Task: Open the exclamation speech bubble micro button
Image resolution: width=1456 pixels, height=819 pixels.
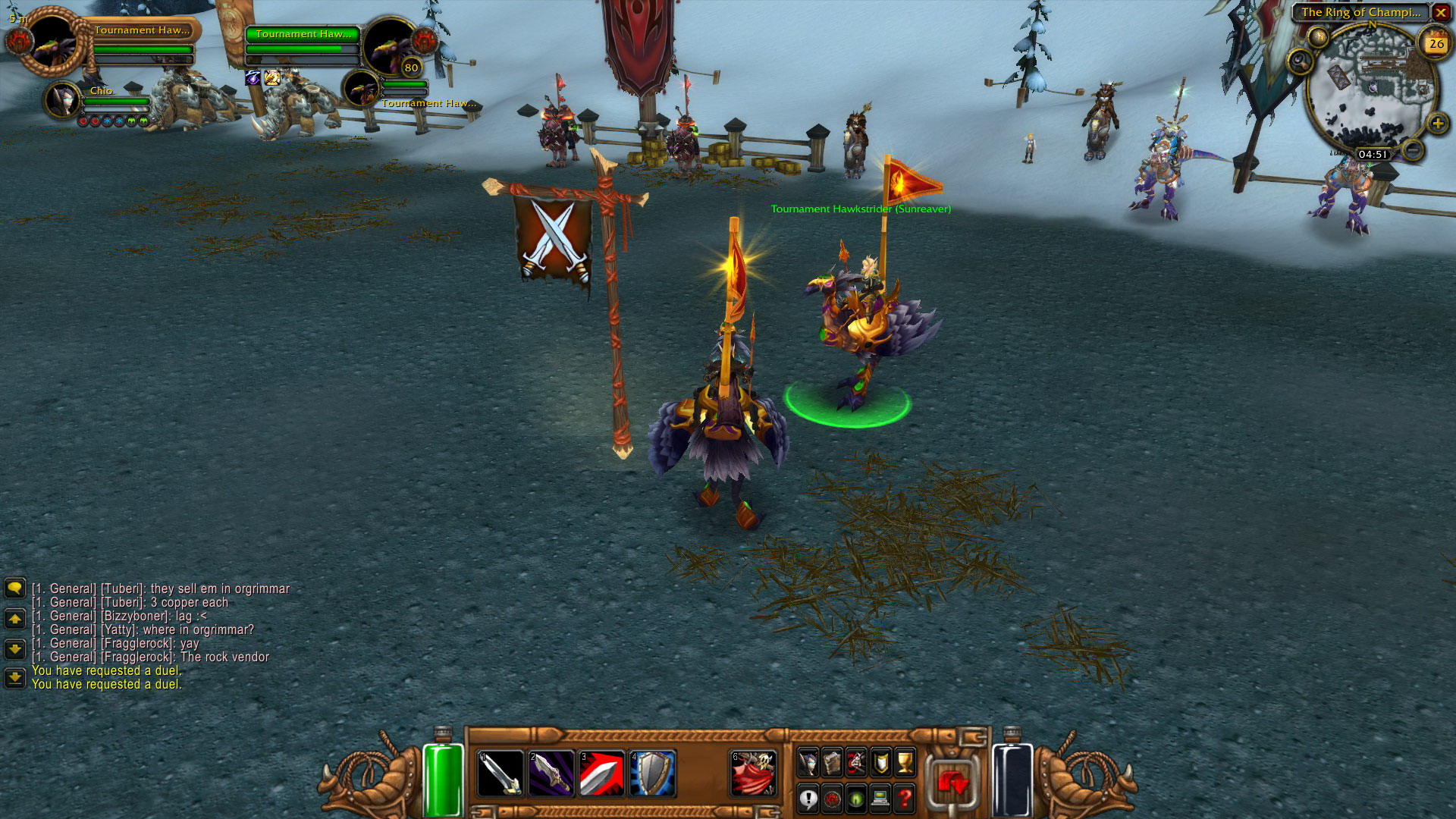Action: [808, 798]
